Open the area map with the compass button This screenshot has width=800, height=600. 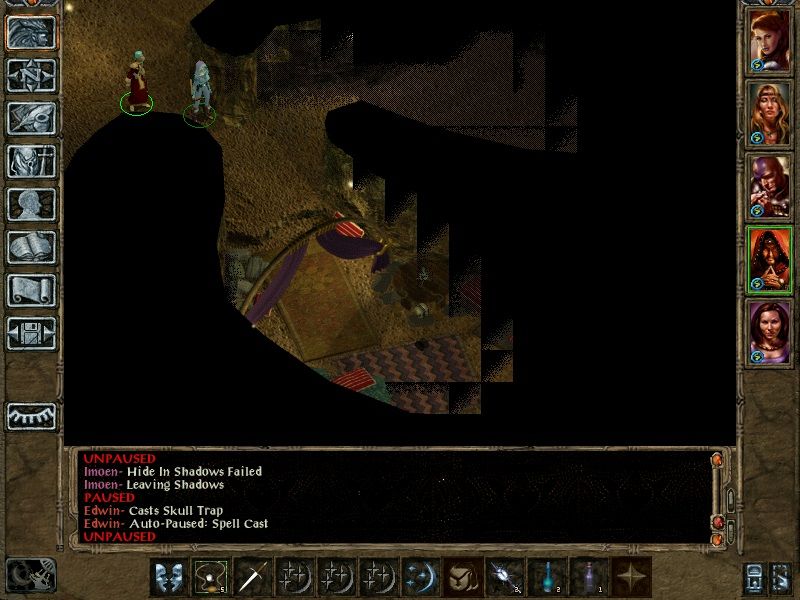click(31, 75)
